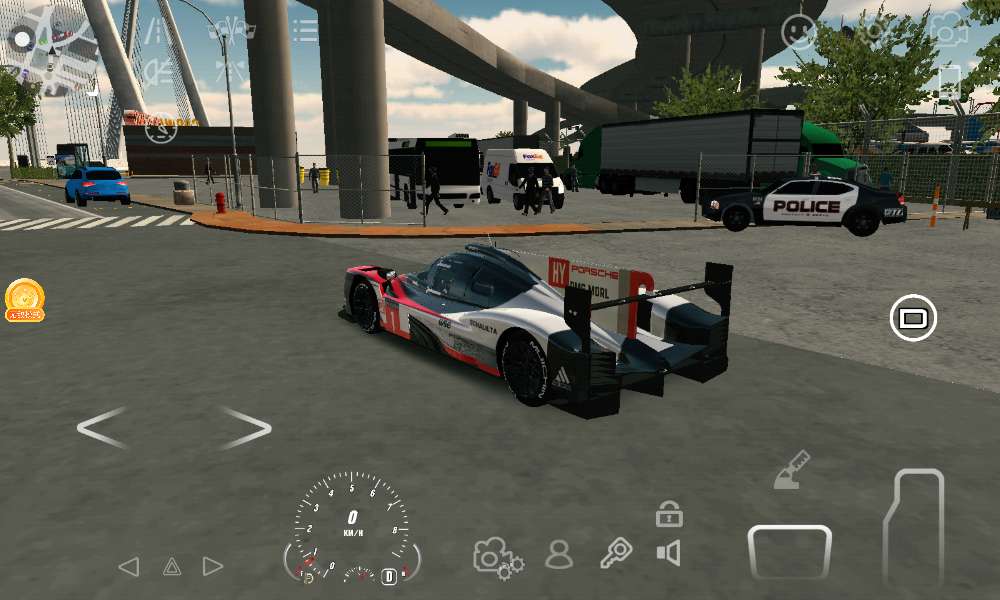Steer right with the right arrow
Image resolution: width=1000 pixels, height=600 pixels.
245,428
